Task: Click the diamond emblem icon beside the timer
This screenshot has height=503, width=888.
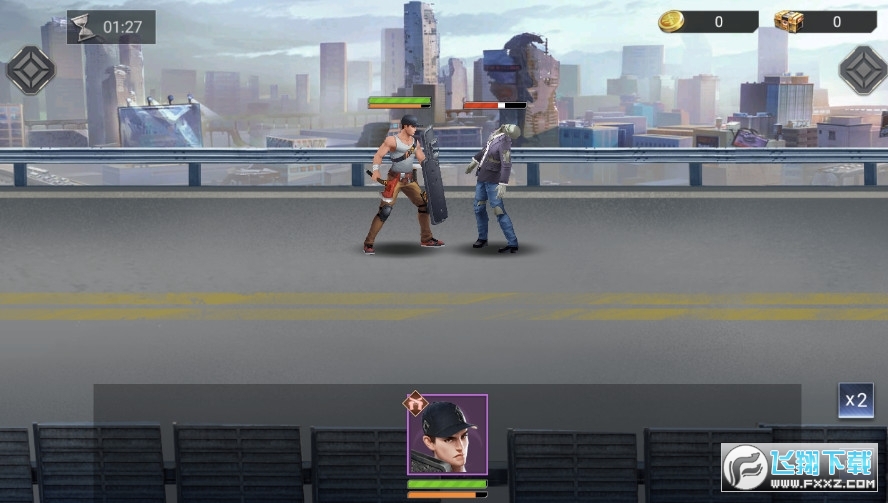Action: [x=30, y=70]
